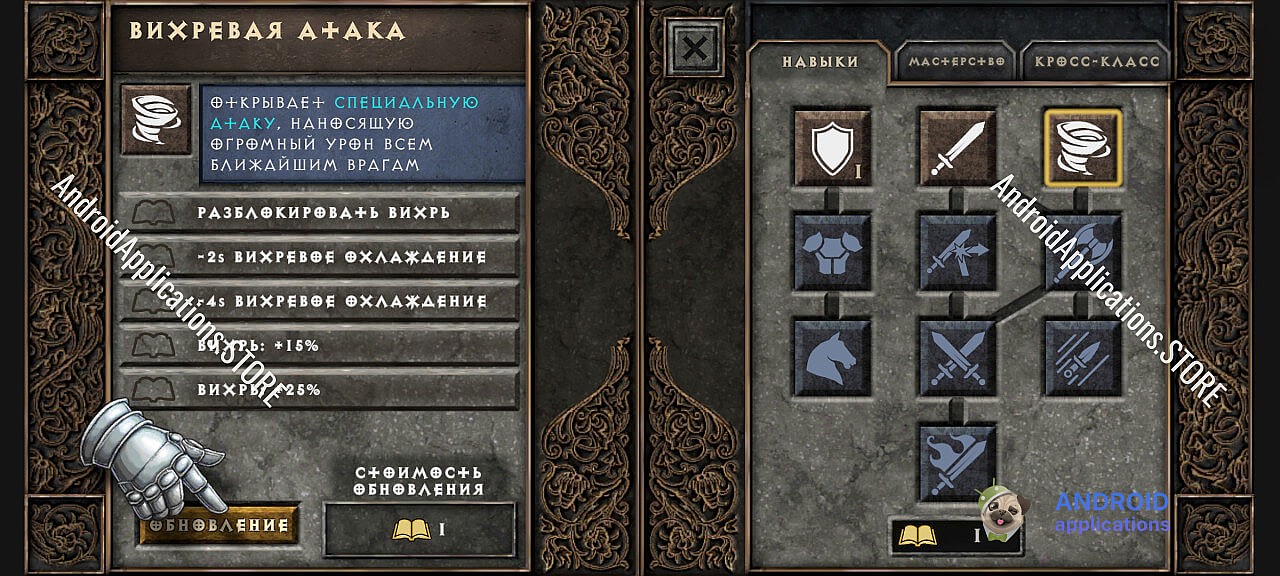Select the sword and arrow skill
This screenshot has height=576, width=1280.
(x=957, y=251)
